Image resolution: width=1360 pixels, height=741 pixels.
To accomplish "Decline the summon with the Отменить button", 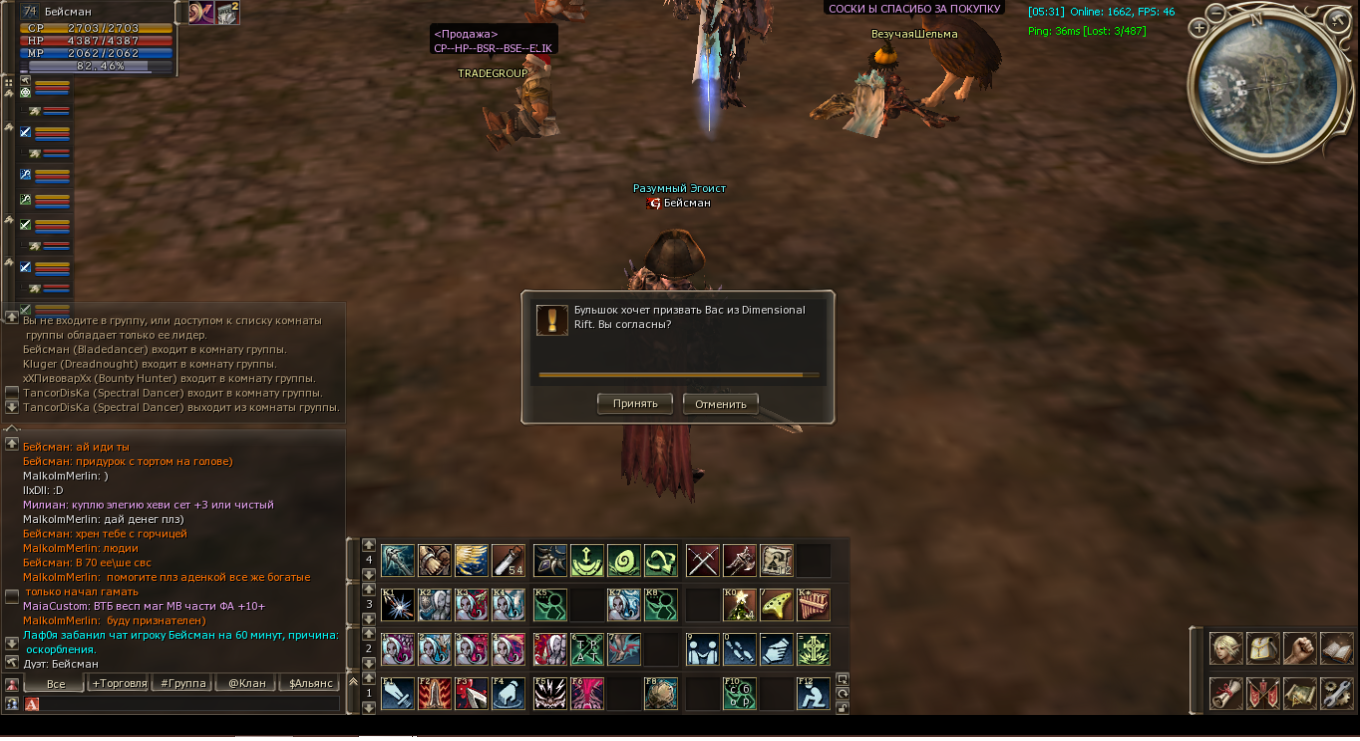I will click(720, 404).
